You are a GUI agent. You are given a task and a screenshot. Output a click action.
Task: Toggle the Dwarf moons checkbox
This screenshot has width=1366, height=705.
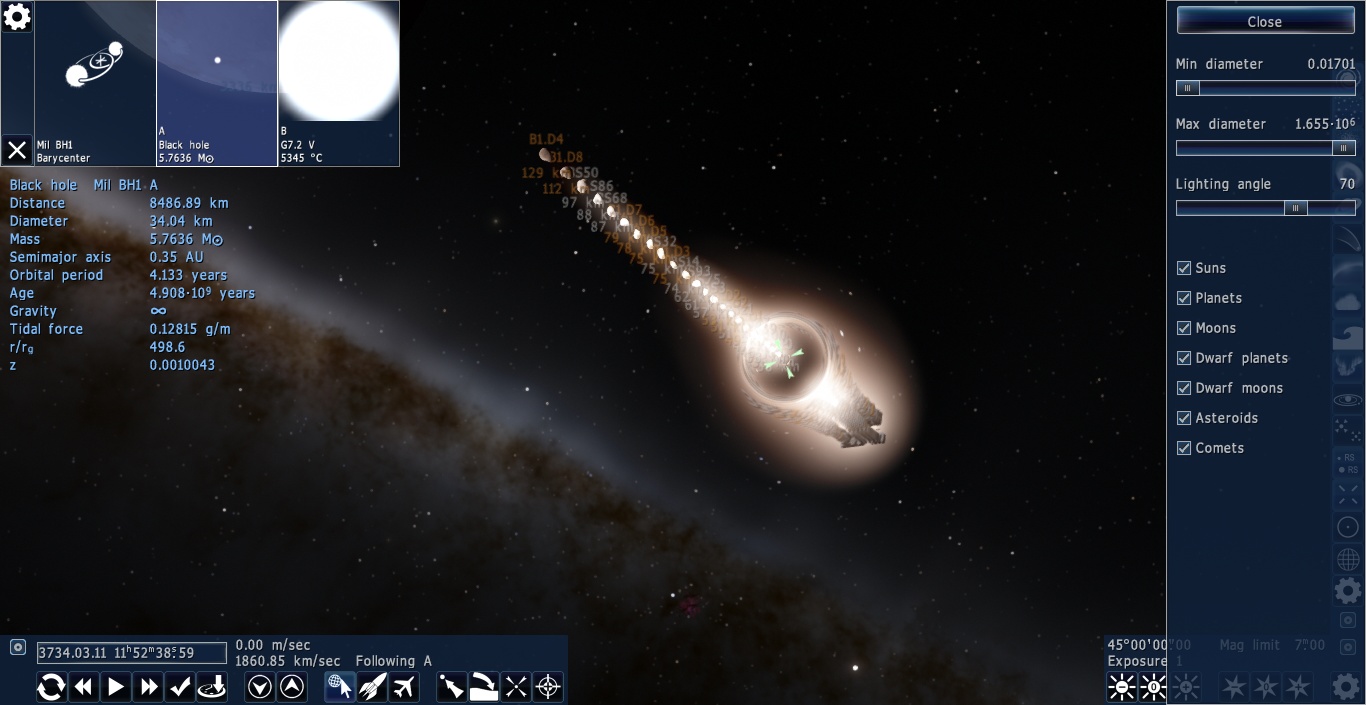[x=1184, y=388]
